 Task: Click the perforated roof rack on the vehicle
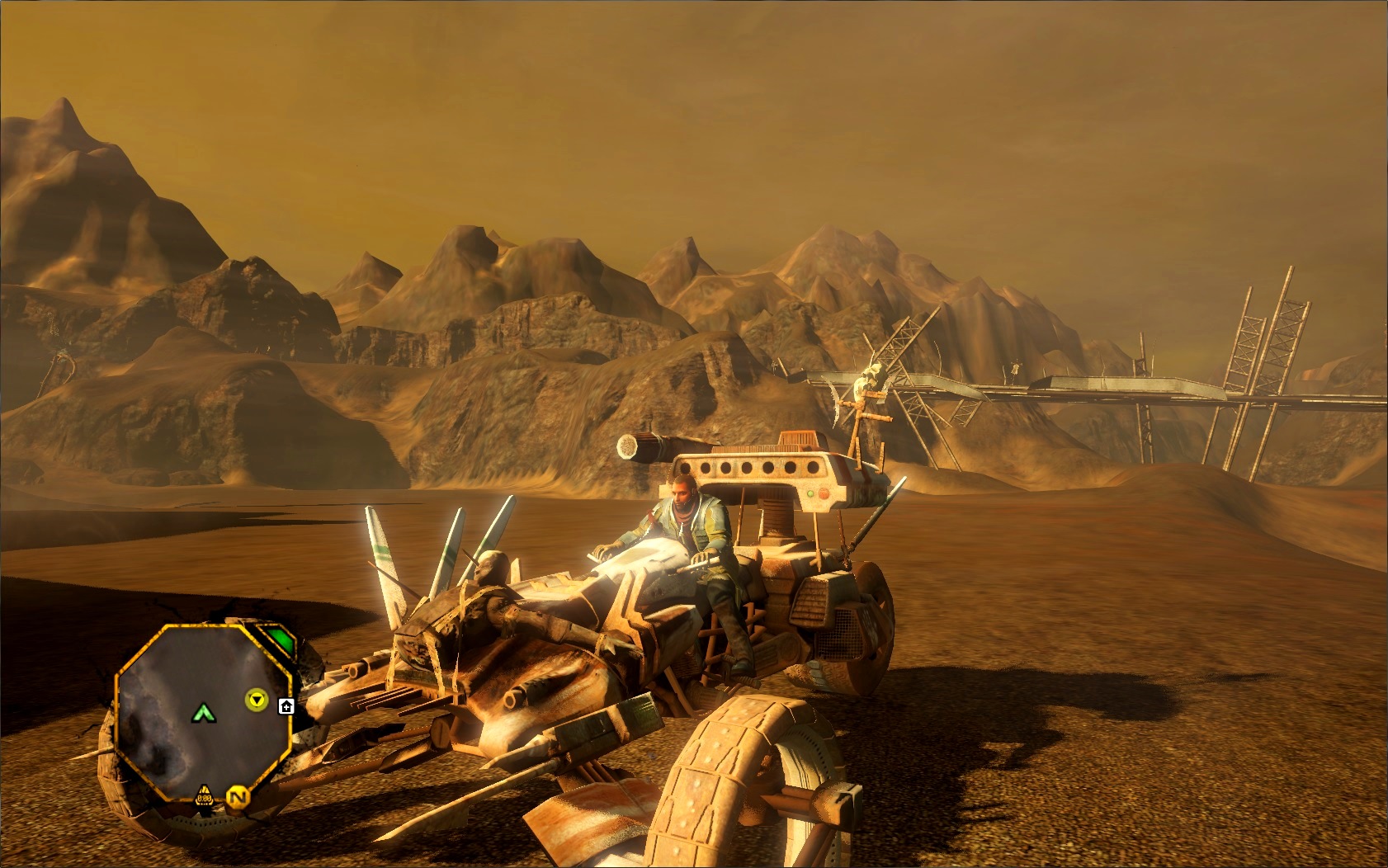(x=755, y=468)
